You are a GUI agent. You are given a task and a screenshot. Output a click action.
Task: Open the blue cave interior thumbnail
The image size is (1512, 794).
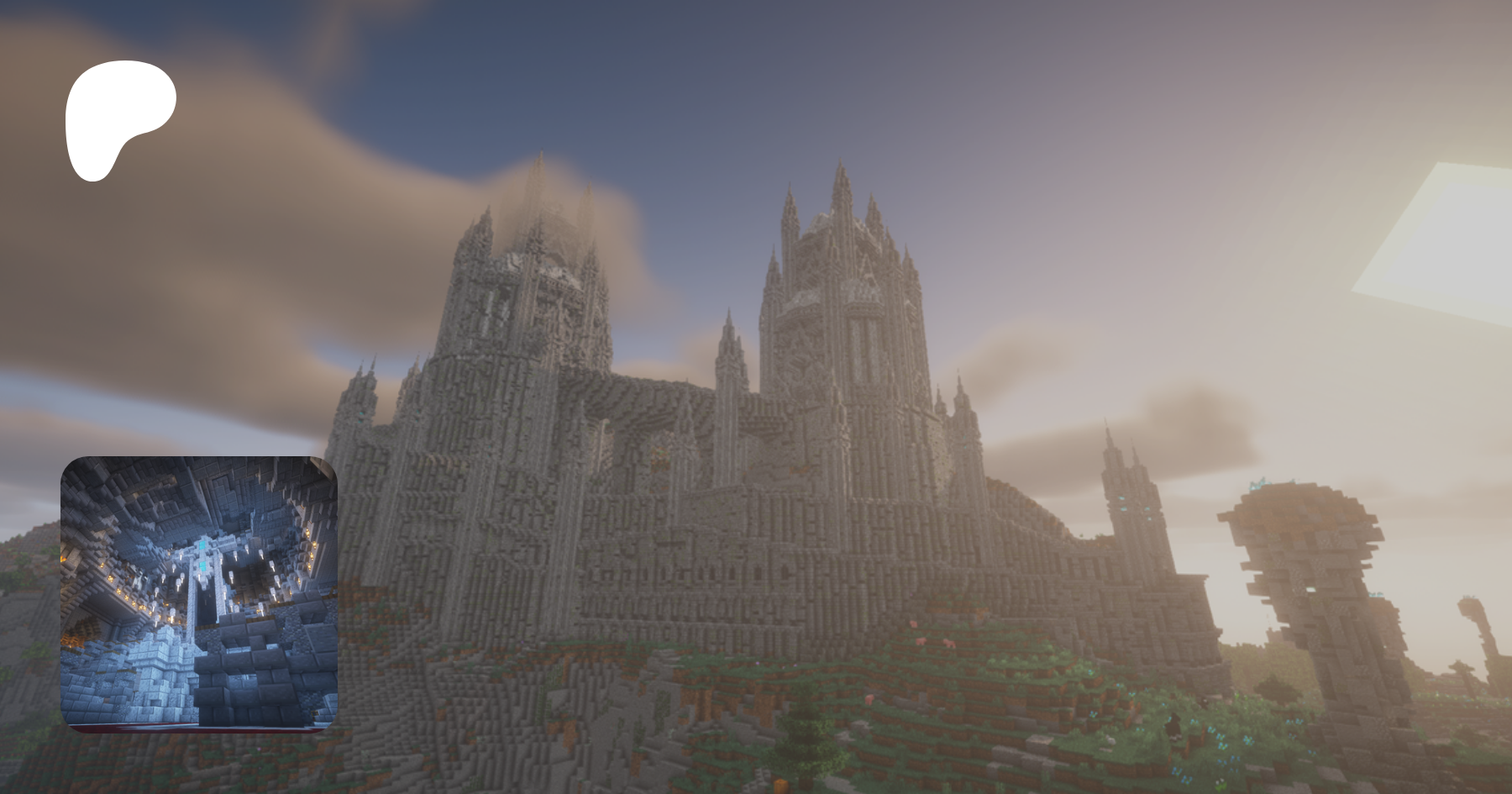point(199,594)
